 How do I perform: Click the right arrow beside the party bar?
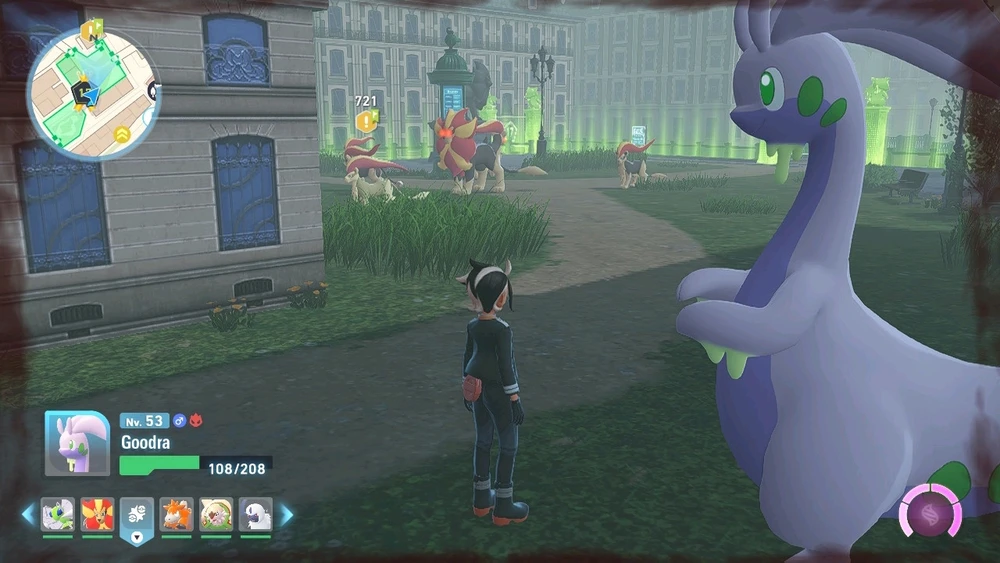pos(286,515)
